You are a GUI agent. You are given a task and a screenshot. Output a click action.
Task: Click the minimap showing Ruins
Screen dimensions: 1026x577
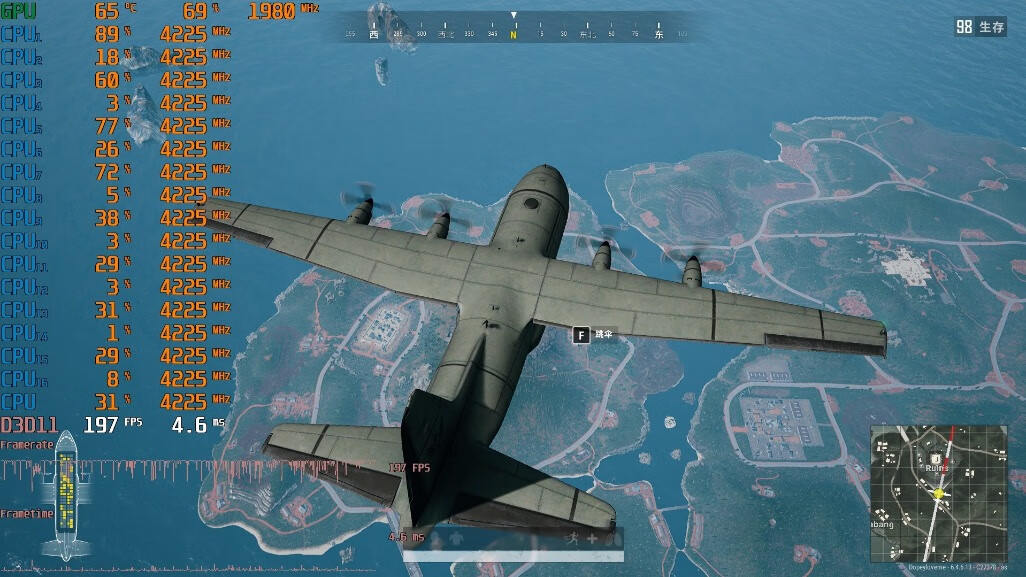click(938, 492)
